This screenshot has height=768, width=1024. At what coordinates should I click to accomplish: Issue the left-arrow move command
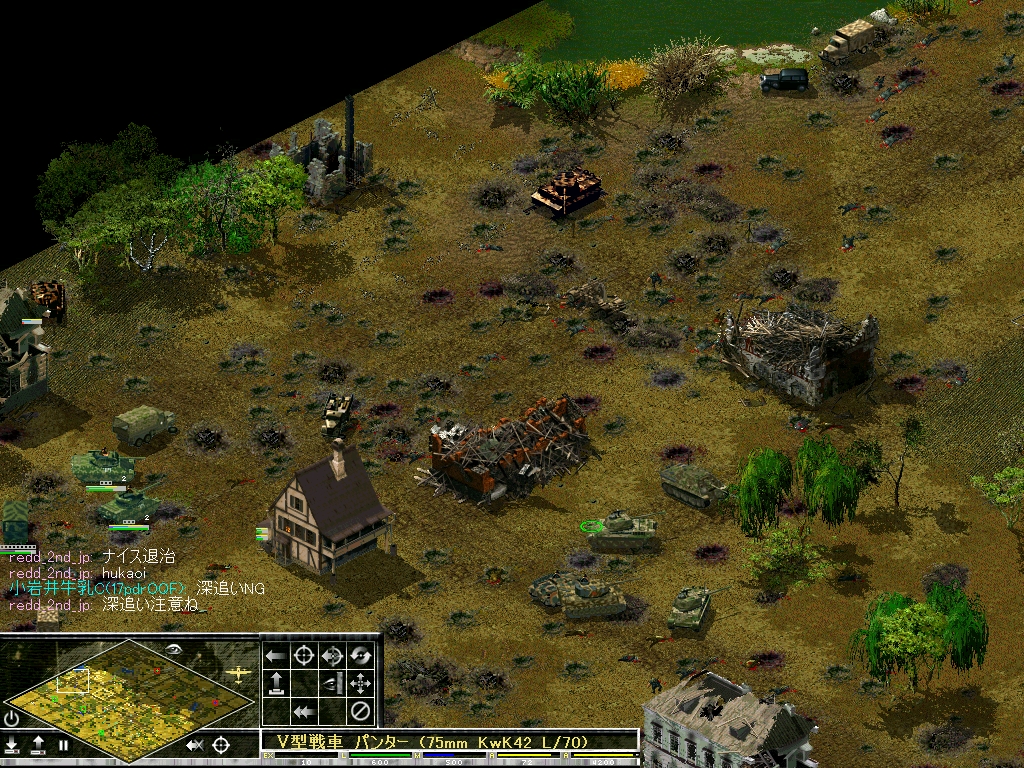pos(275,656)
